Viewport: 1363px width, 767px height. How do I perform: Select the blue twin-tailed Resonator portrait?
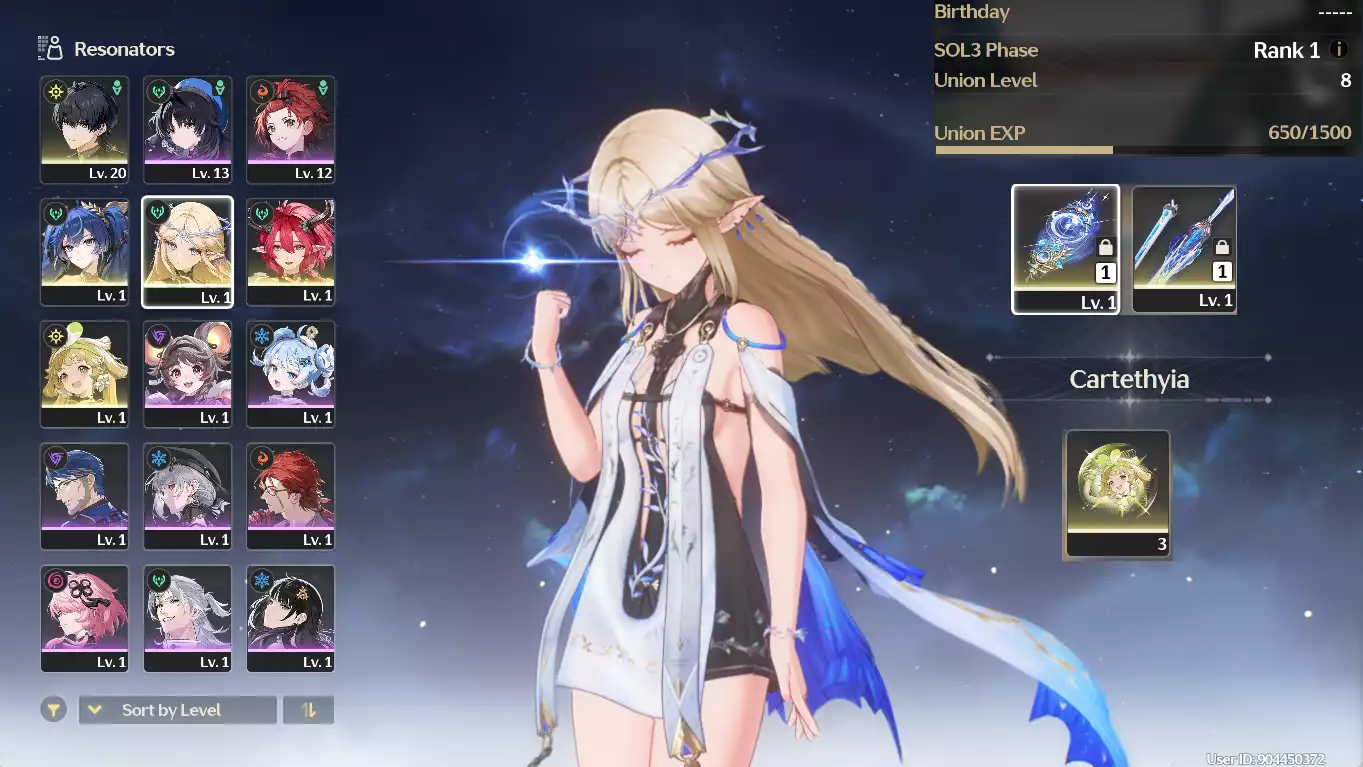[85, 252]
